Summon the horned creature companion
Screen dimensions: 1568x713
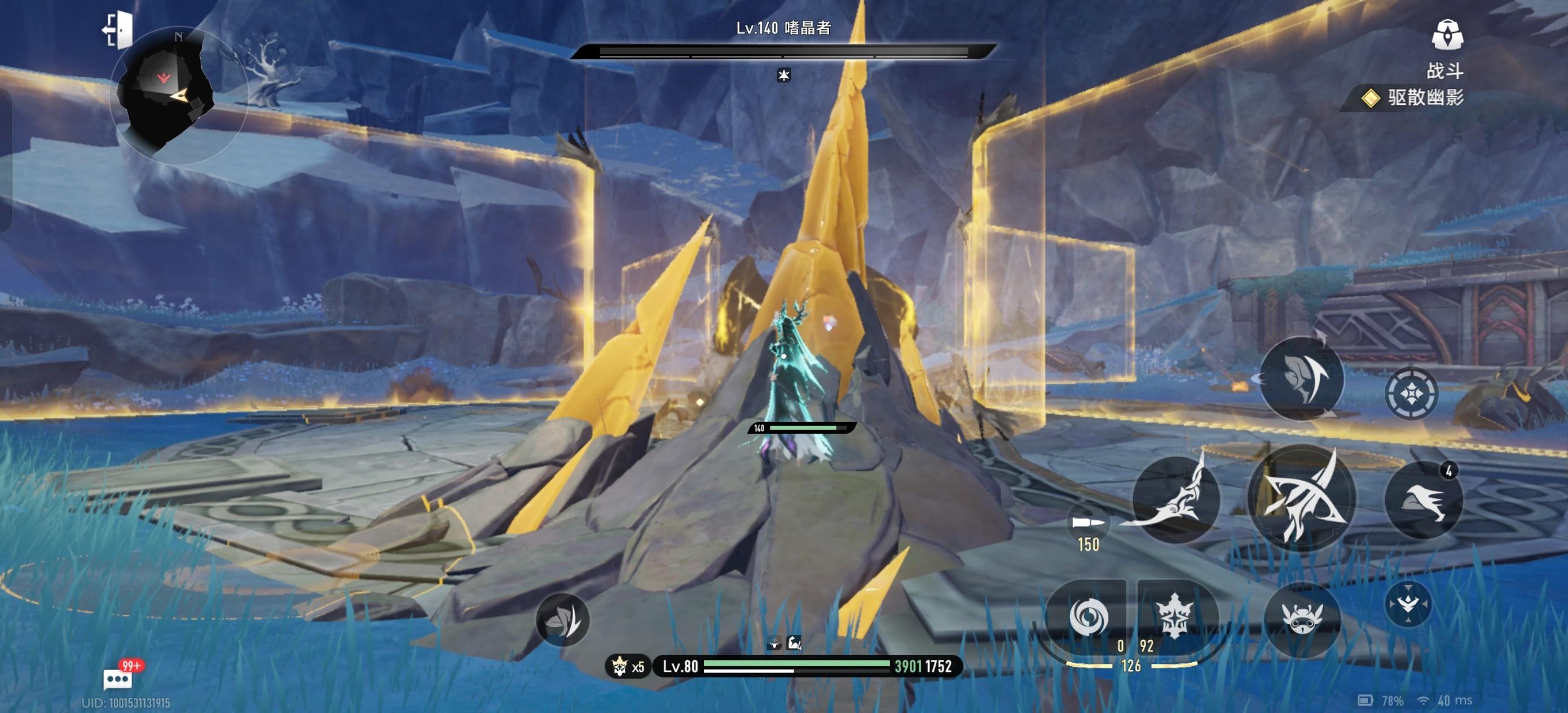tap(1302, 619)
